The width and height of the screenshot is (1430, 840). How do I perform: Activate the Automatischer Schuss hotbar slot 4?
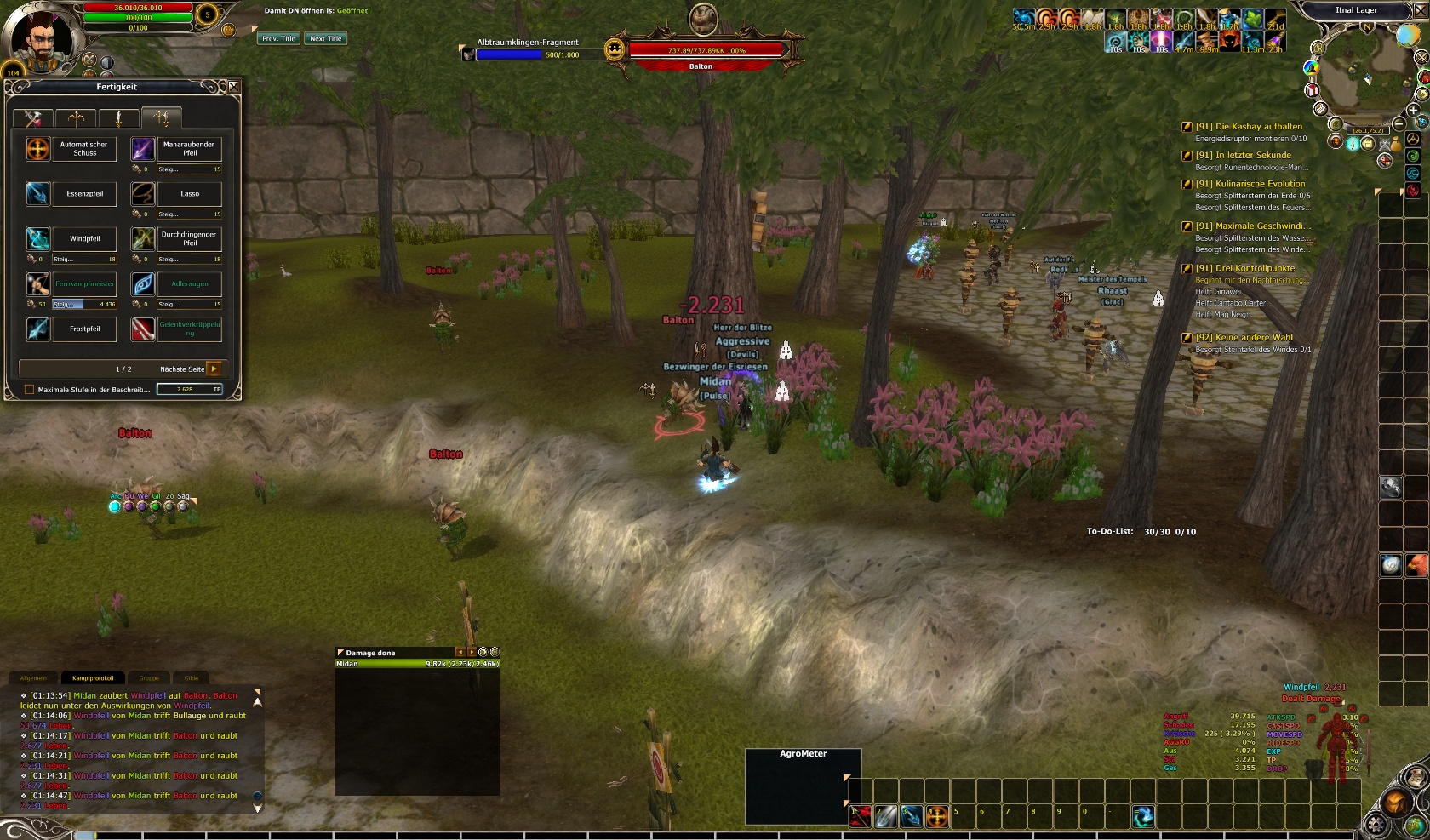[x=937, y=816]
